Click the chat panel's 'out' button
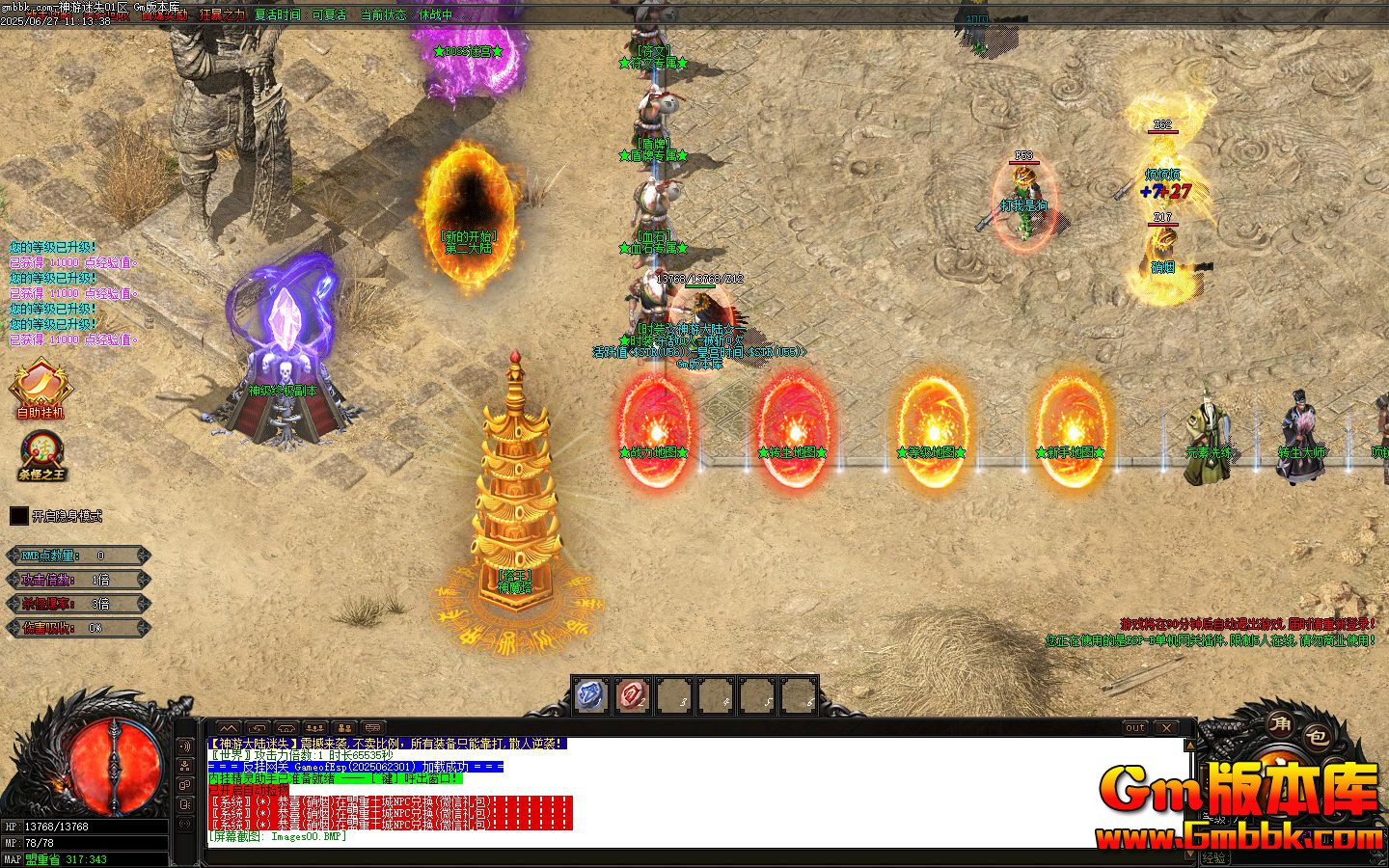Viewport: 1389px width, 868px height. 1135,728
